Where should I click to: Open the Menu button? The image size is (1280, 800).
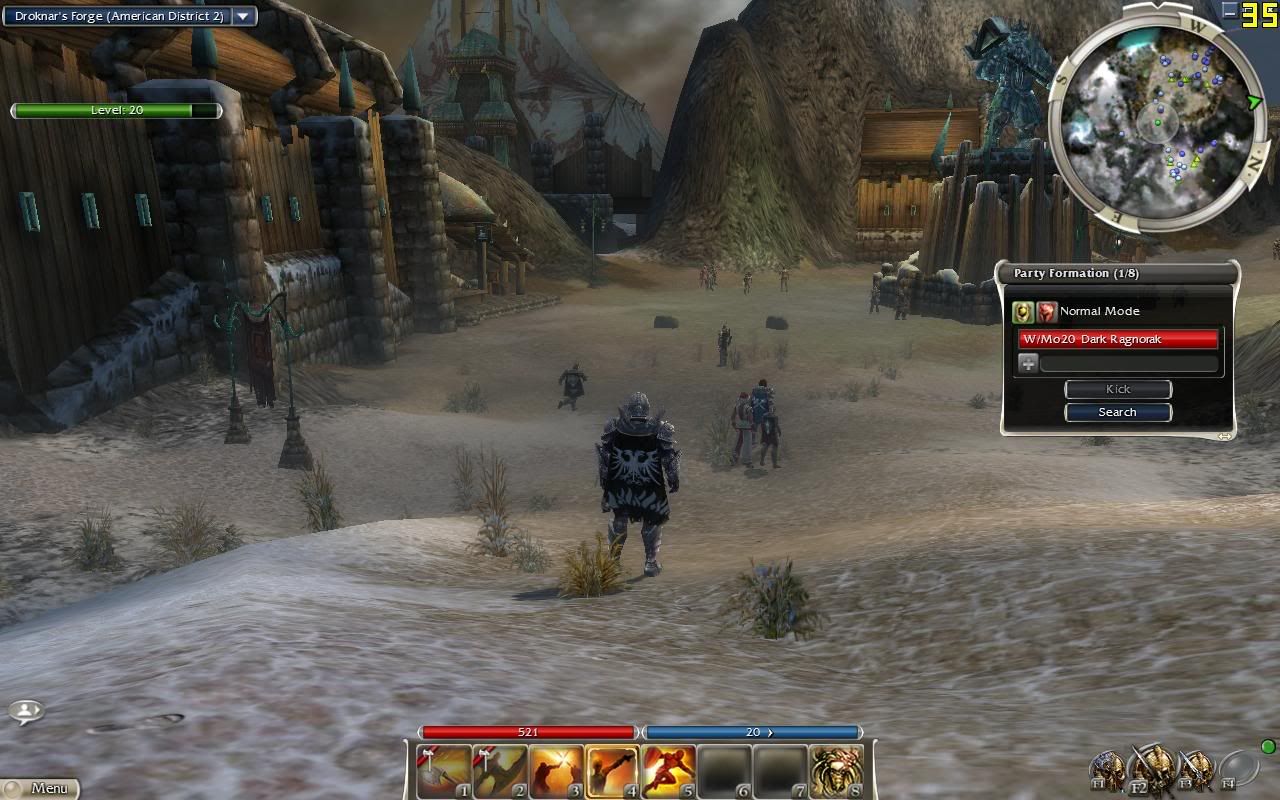click(x=40, y=788)
